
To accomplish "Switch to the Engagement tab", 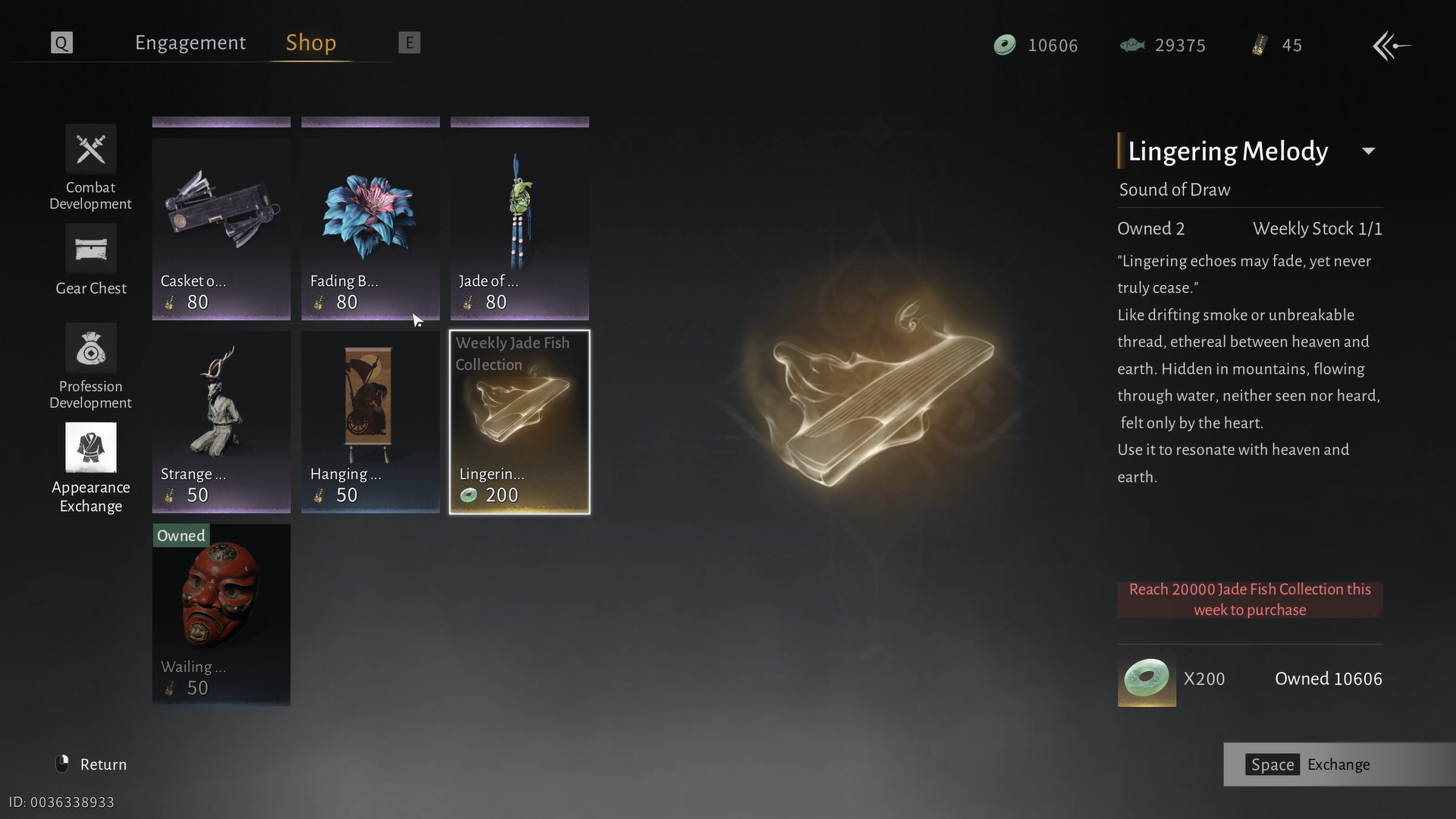I will (x=190, y=43).
